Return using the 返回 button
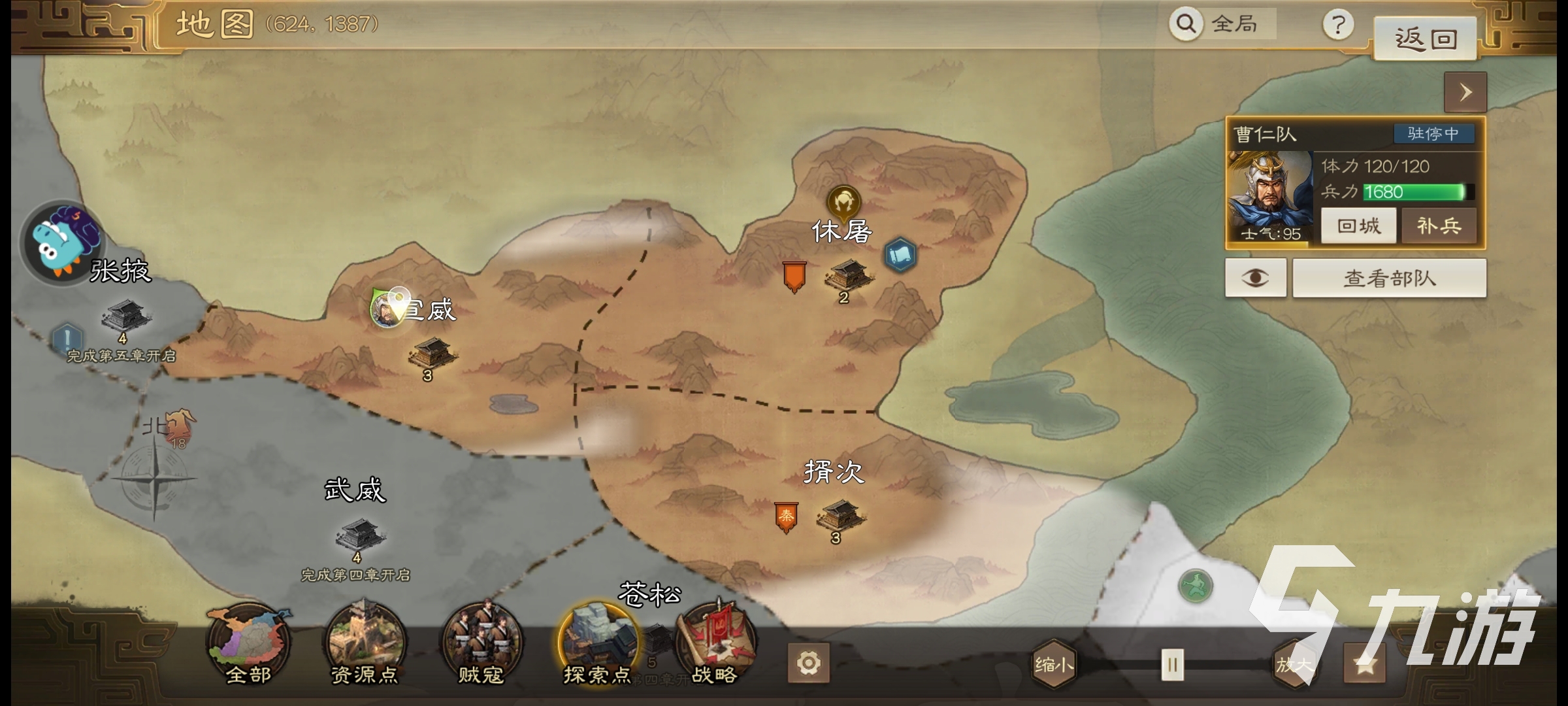Screen dimensions: 1568x706 pyautogui.click(x=1425, y=39)
